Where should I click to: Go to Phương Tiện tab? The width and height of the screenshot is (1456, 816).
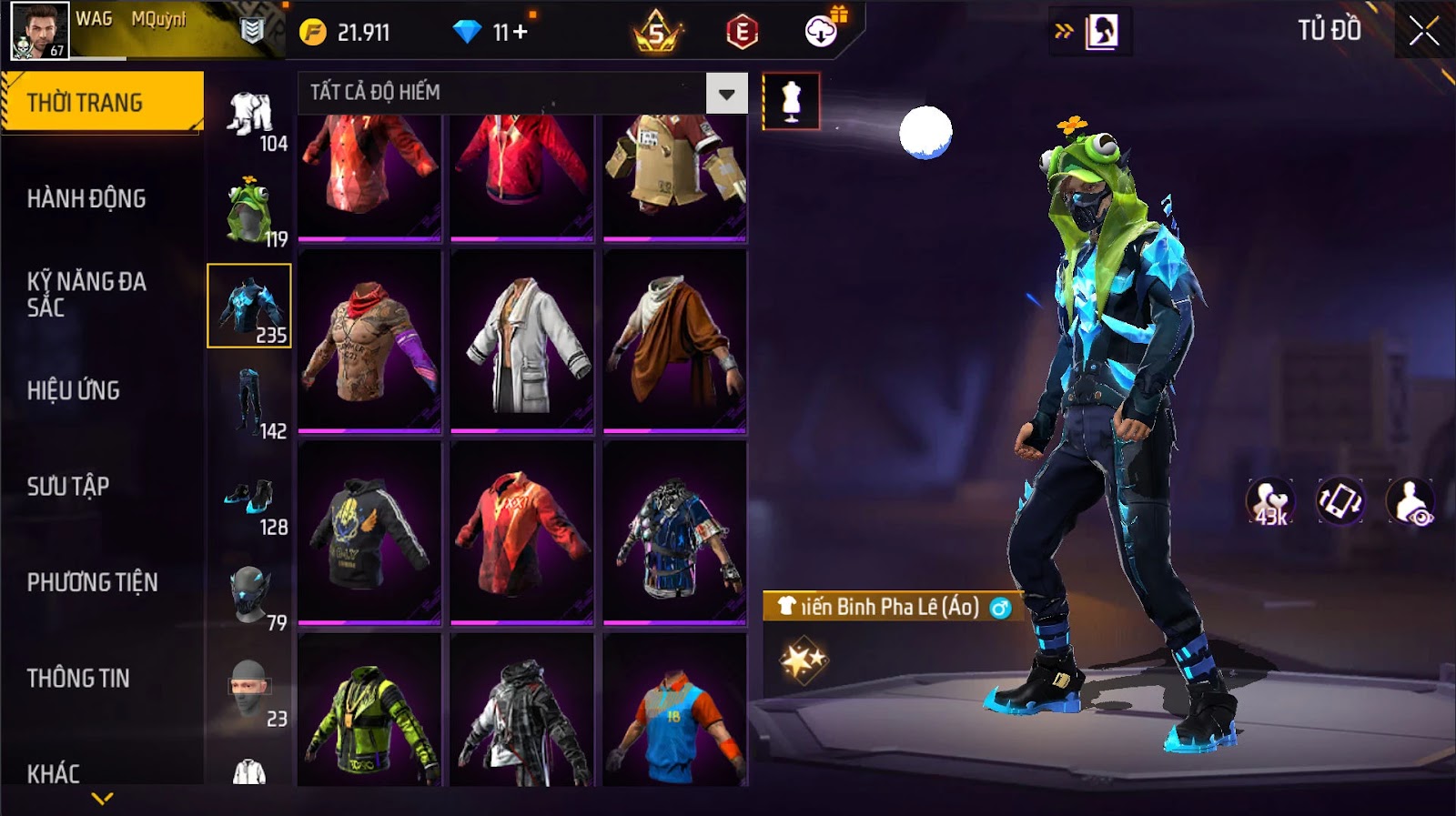(x=92, y=582)
